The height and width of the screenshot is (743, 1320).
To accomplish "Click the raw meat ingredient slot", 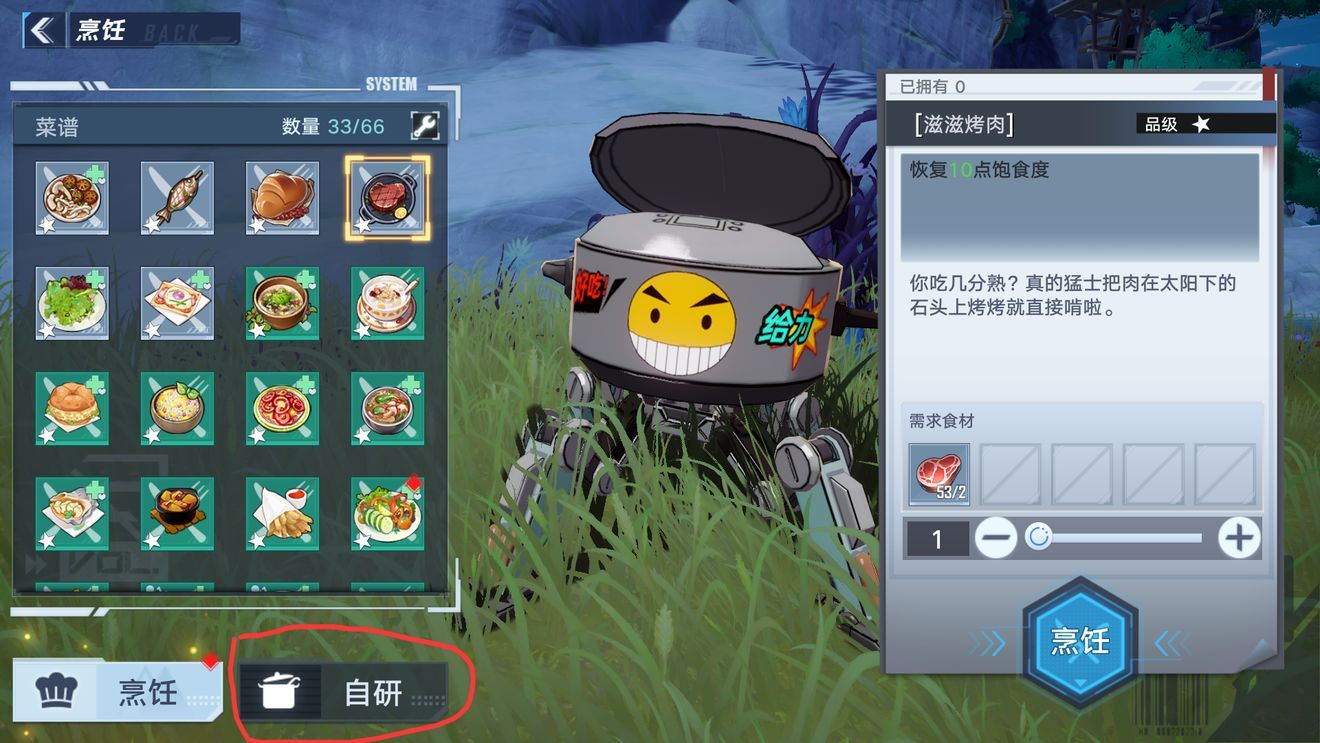I will tap(938, 474).
